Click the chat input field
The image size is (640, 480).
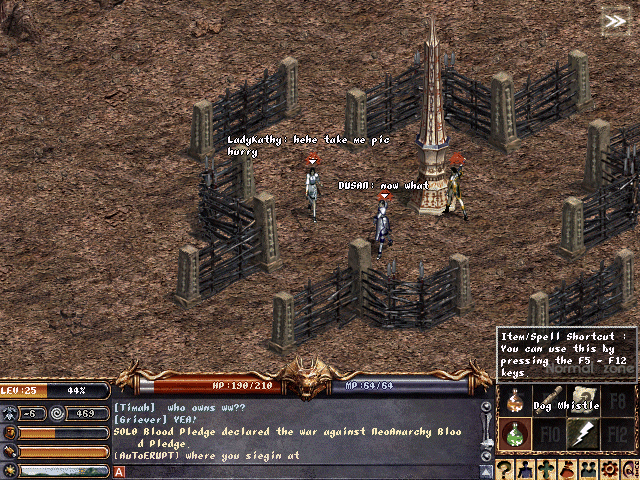(x=300, y=471)
